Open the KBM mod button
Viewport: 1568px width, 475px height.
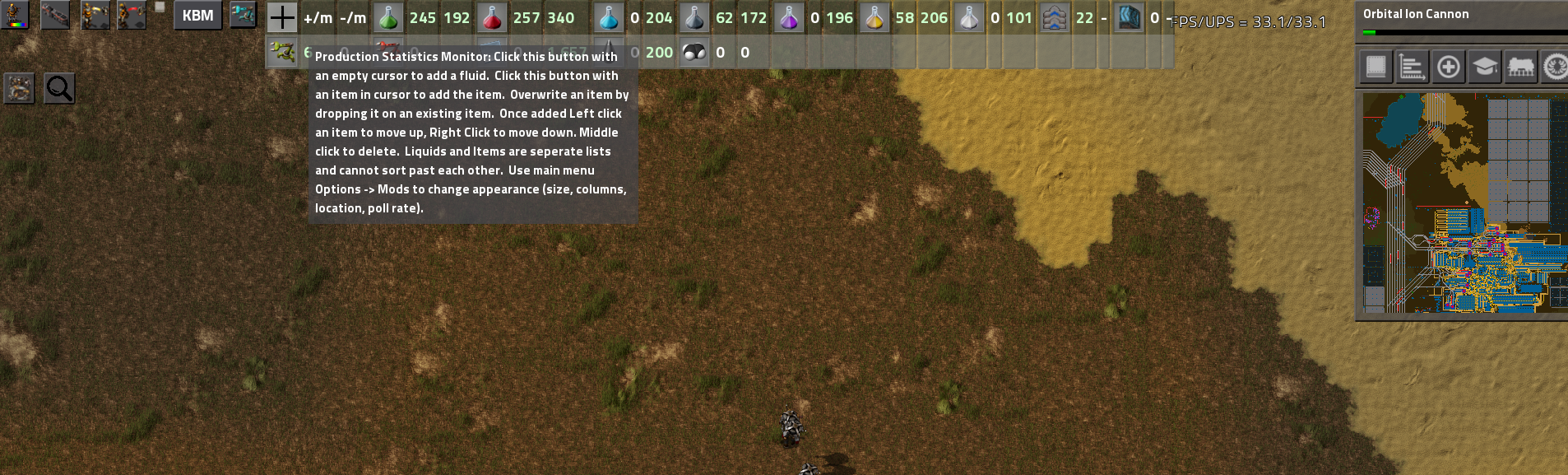tap(197, 16)
